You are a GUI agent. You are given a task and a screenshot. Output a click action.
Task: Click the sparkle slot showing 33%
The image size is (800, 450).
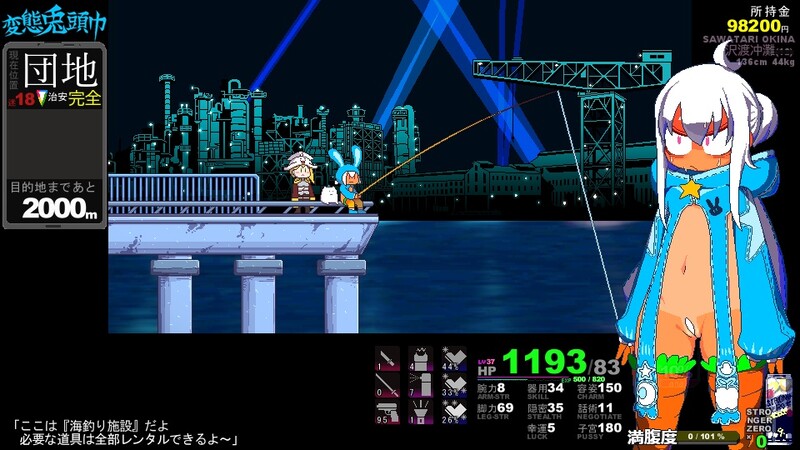coord(454,386)
